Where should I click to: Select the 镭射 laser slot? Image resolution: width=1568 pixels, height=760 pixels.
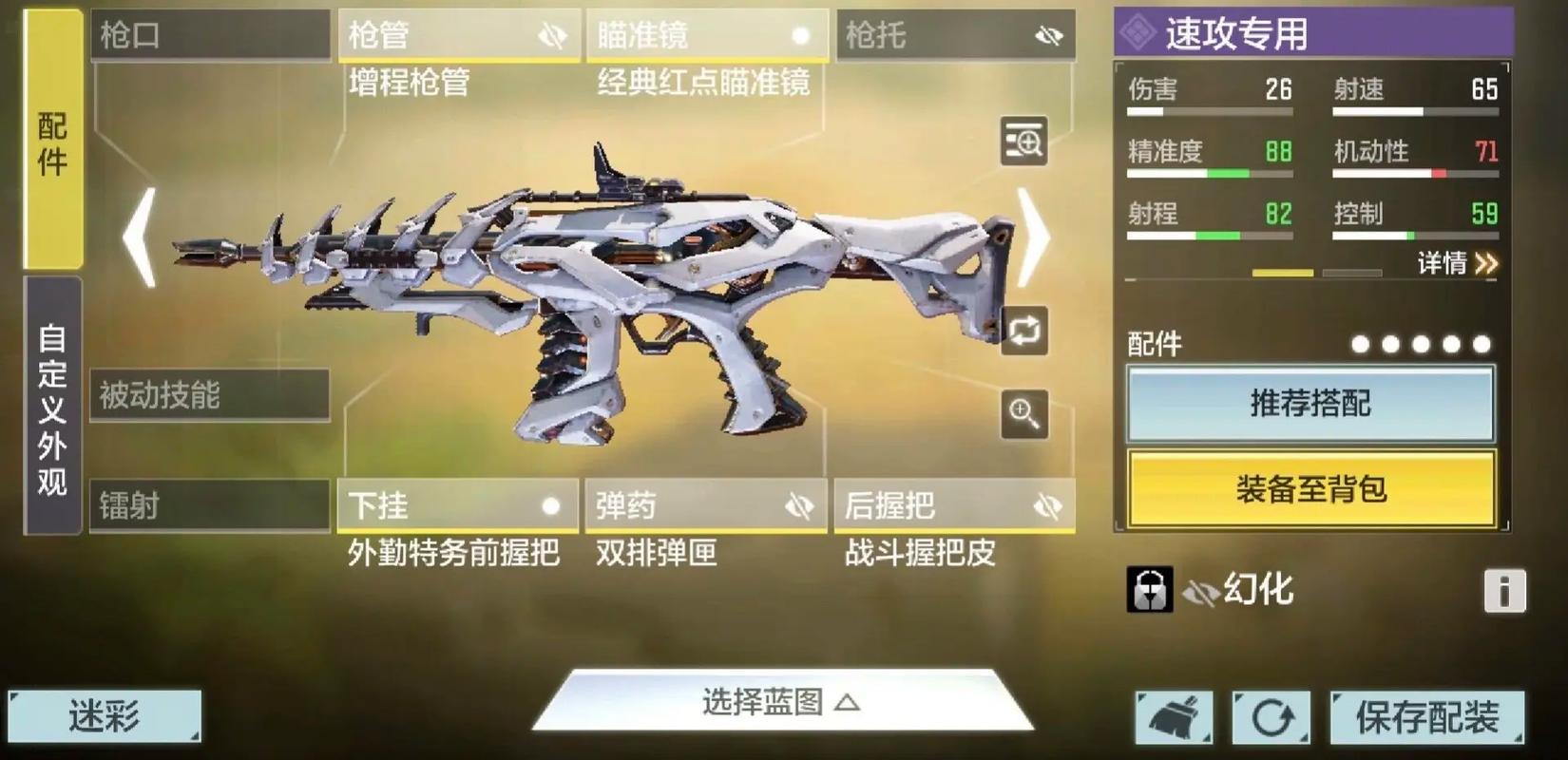pos(210,505)
